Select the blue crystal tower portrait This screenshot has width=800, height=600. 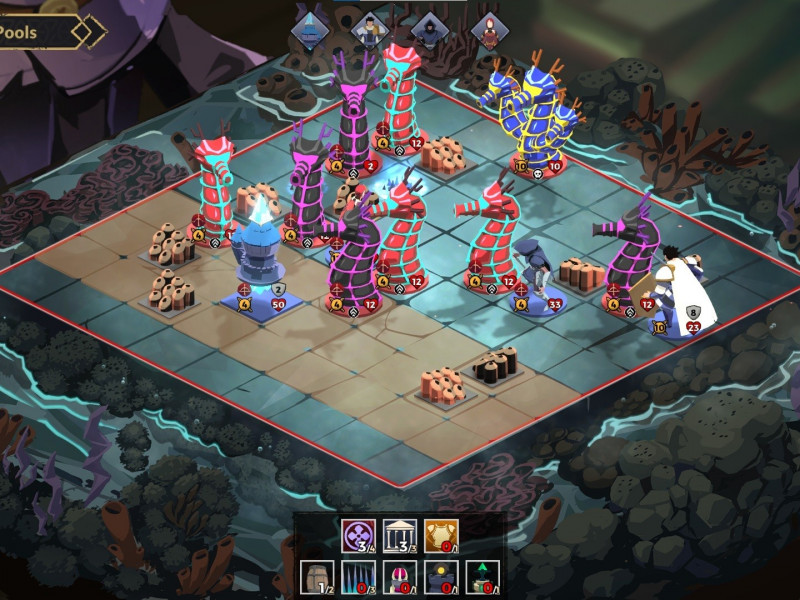click(x=310, y=30)
